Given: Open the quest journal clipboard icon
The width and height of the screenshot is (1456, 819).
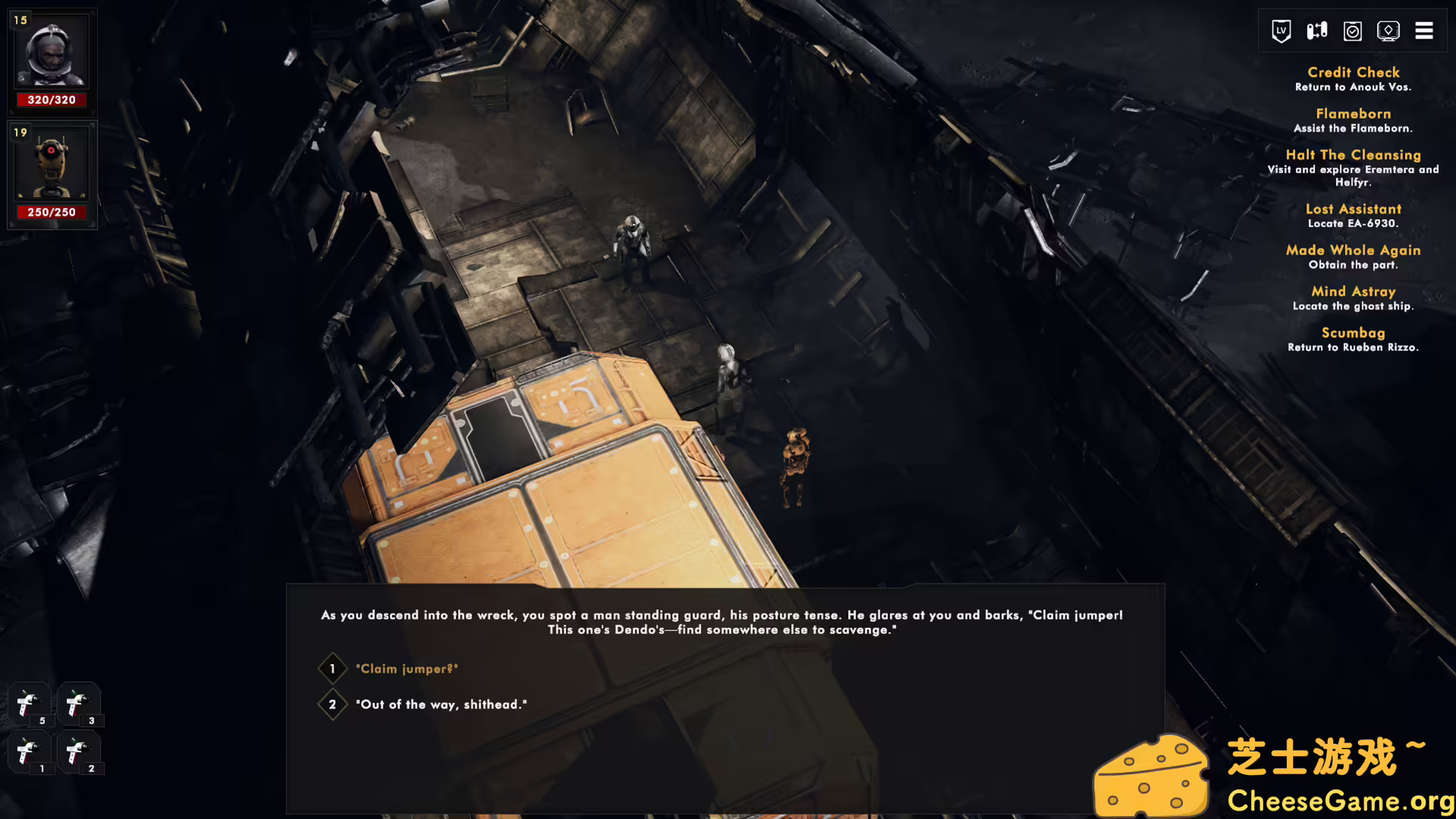Looking at the screenshot, I should pyautogui.click(x=1352, y=30).
